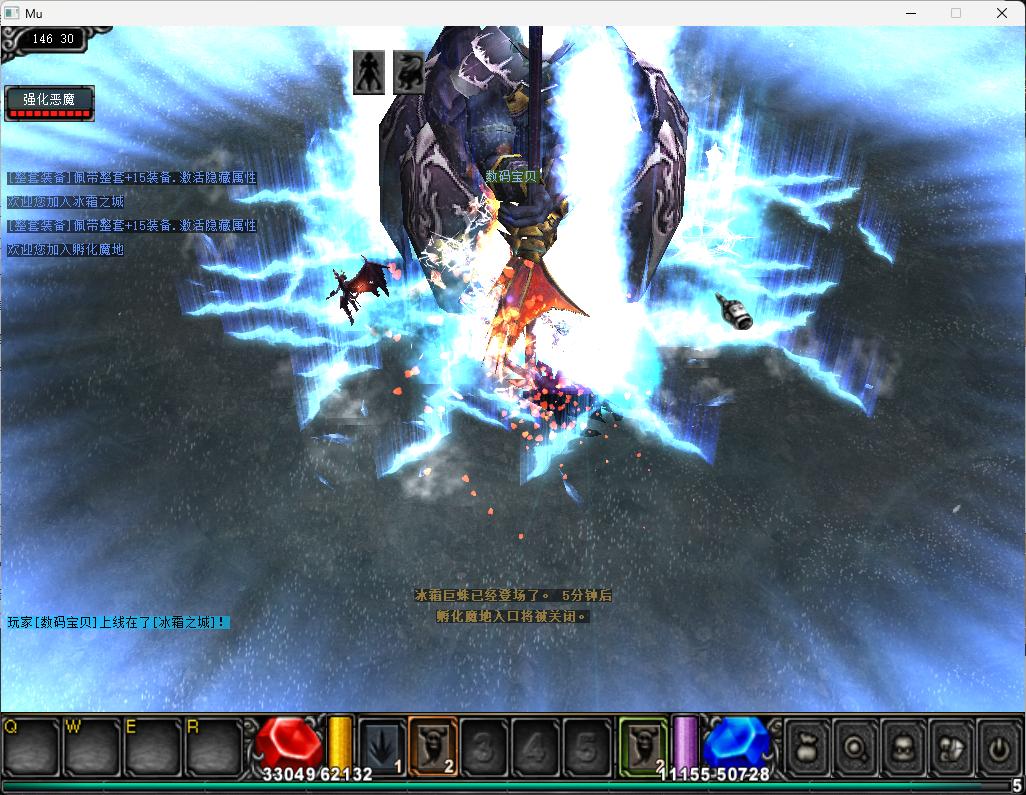Open the magnifying glass search button

[x=856, y=746]
